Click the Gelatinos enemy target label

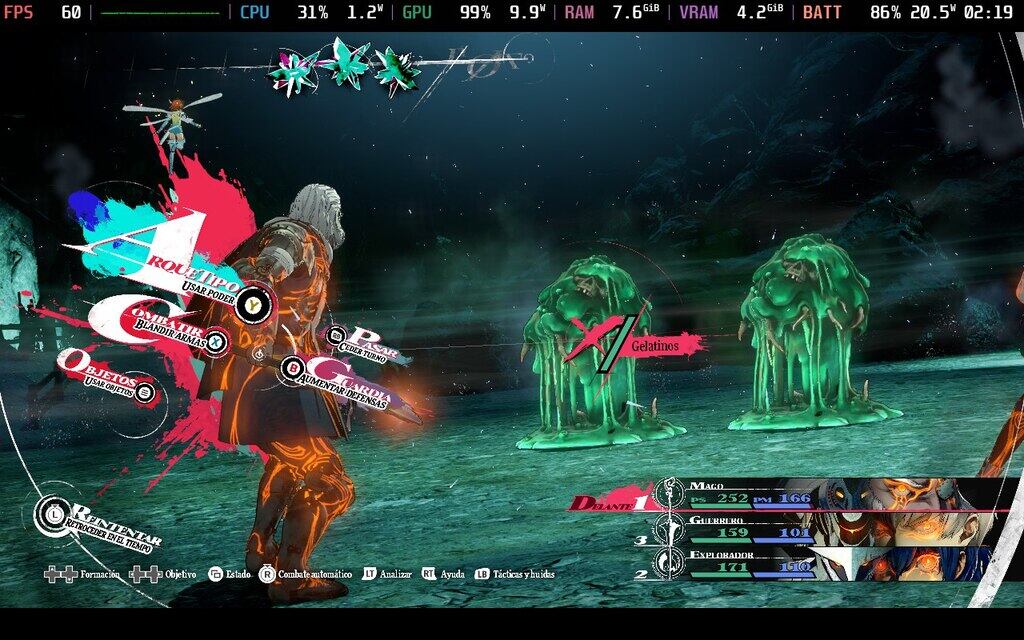[654, 344]
